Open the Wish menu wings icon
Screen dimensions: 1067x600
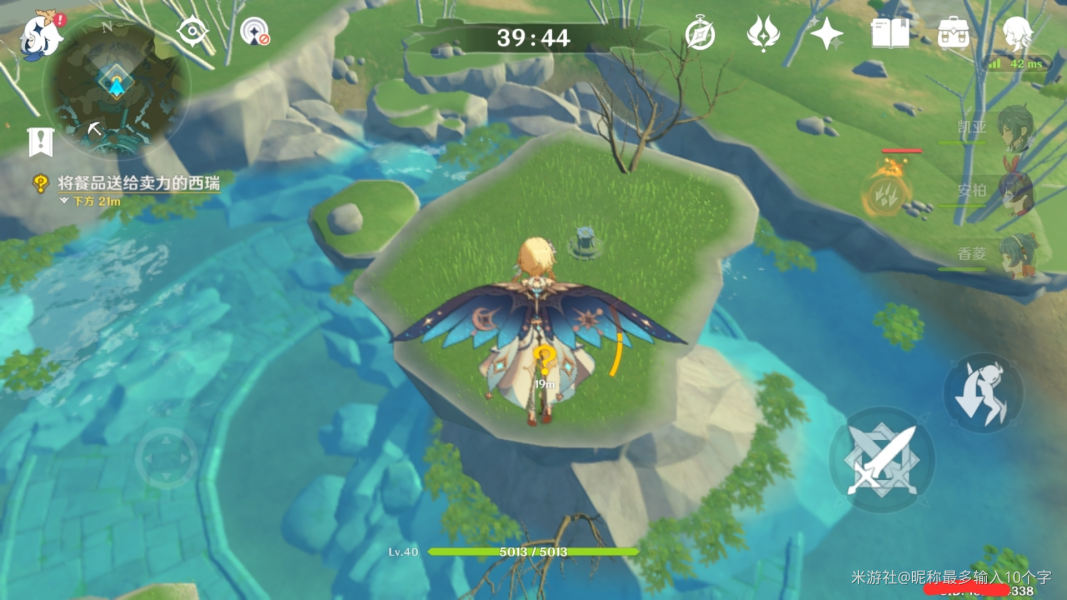coord(763,34)
